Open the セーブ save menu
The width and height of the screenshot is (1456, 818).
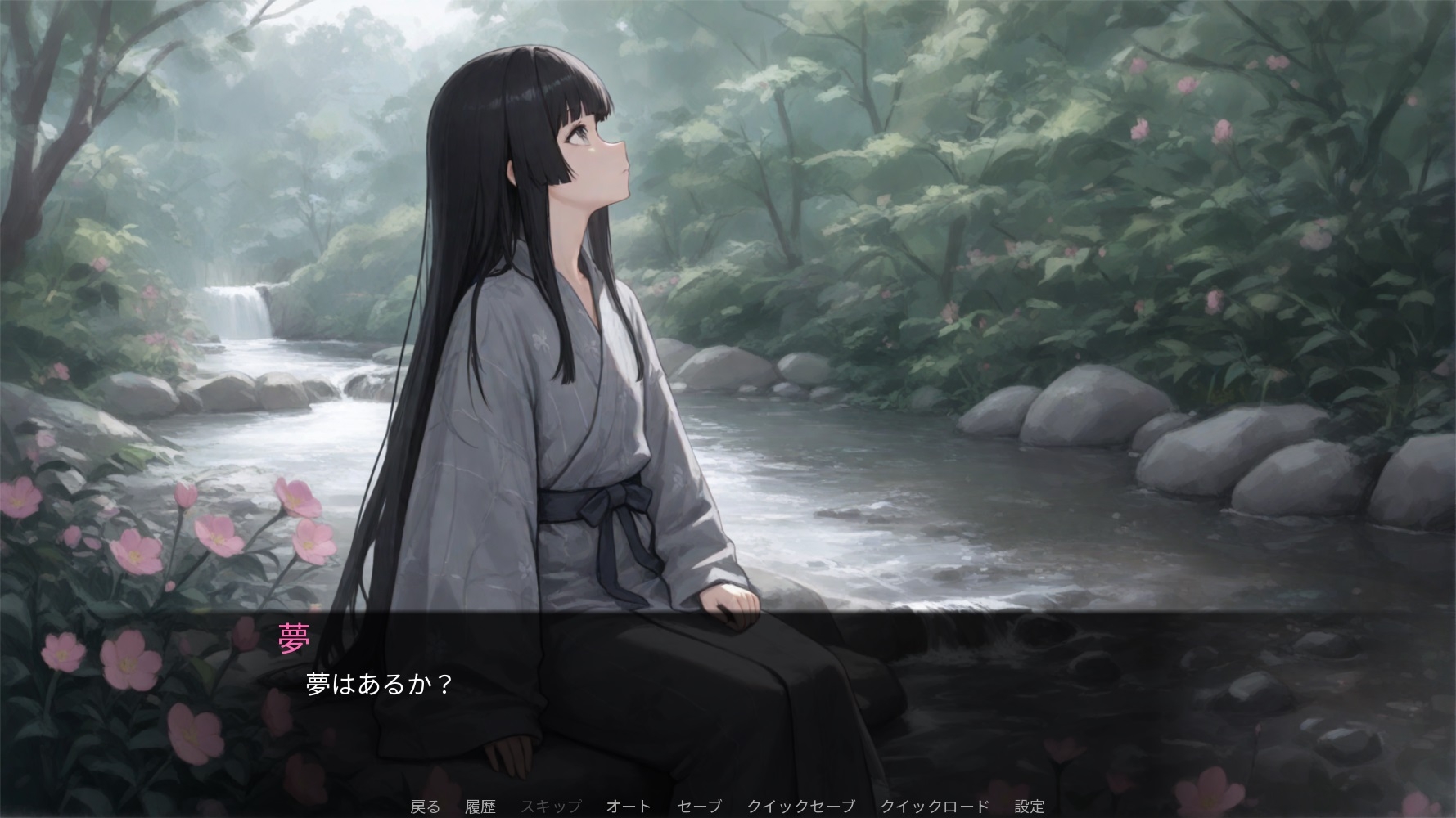point(700,807)
